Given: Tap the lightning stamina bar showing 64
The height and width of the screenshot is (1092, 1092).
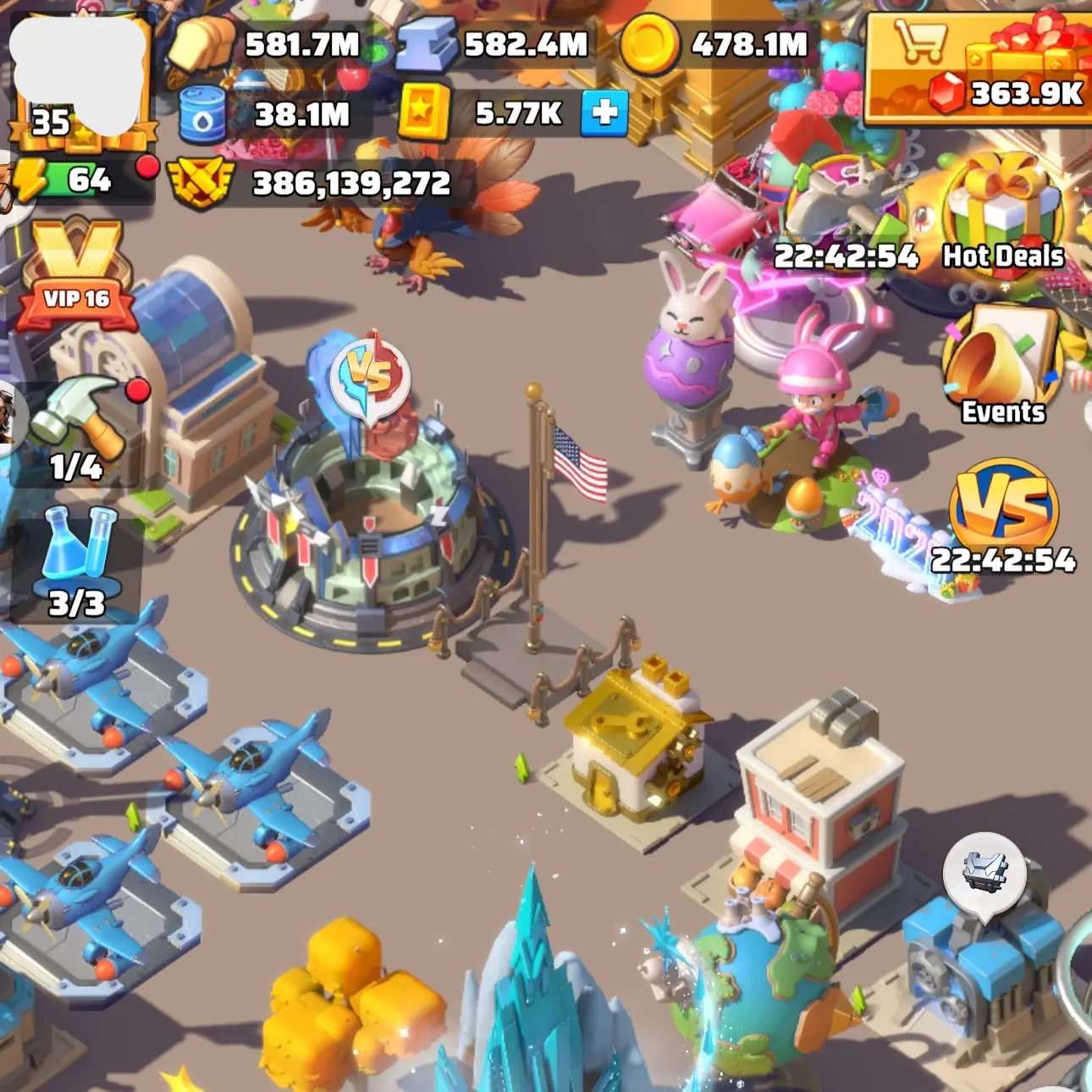Looking at the screenshot, I should click(80, 179).
